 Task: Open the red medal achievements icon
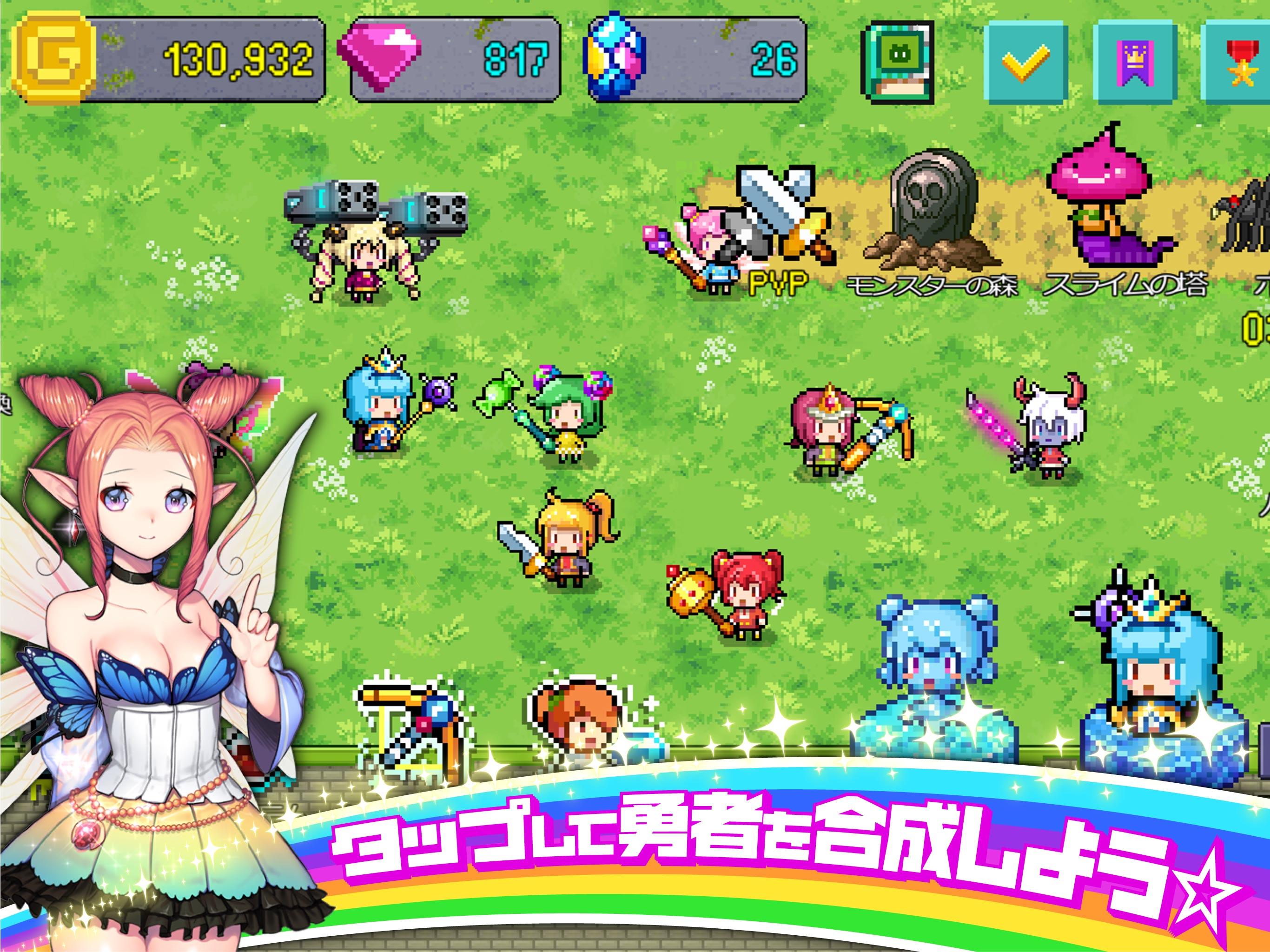1246,60
